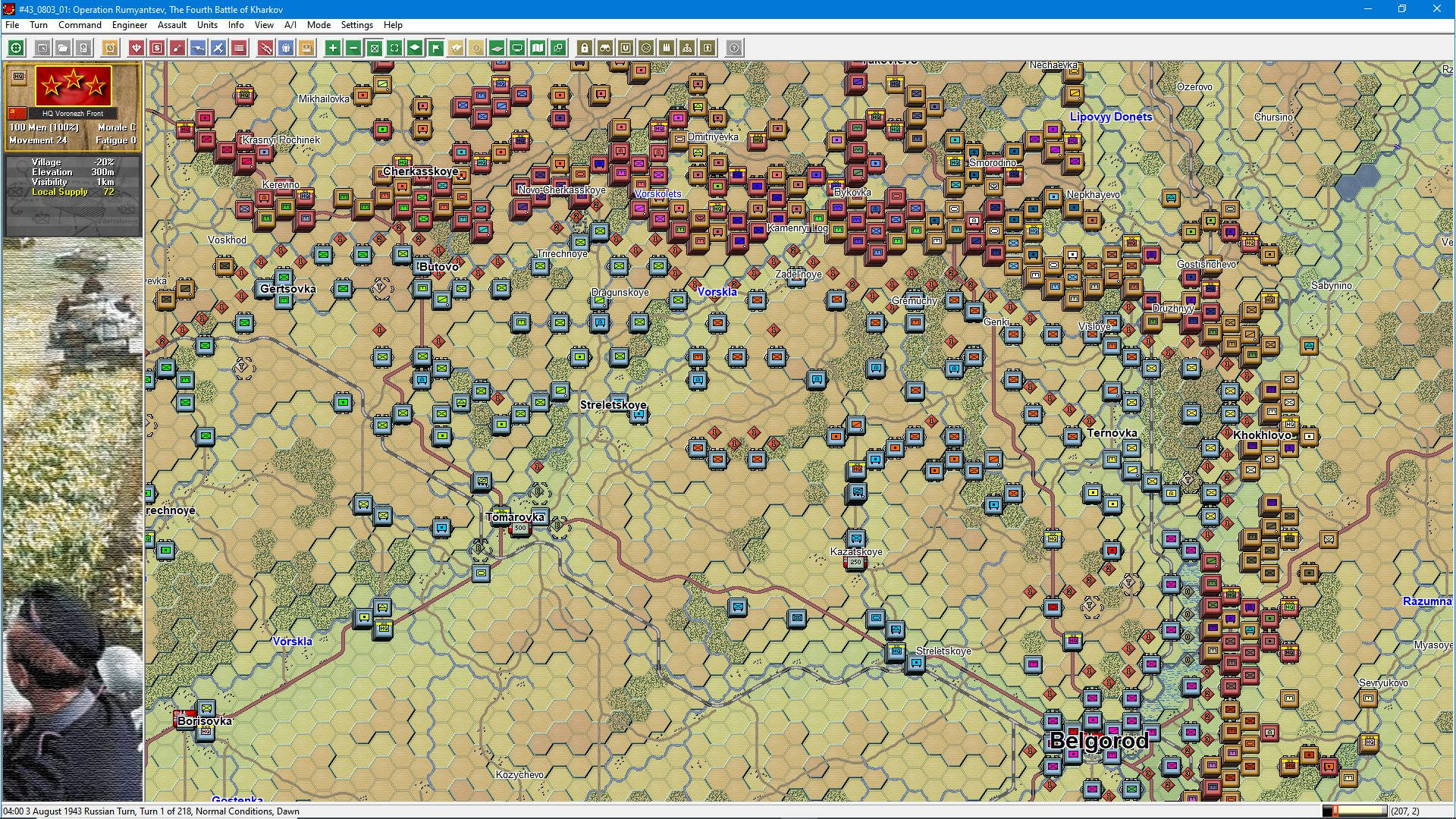This screenshot has width=1456, height=819.
Task: Select the hex jump crosshair tool
Action: click(15, 48)
